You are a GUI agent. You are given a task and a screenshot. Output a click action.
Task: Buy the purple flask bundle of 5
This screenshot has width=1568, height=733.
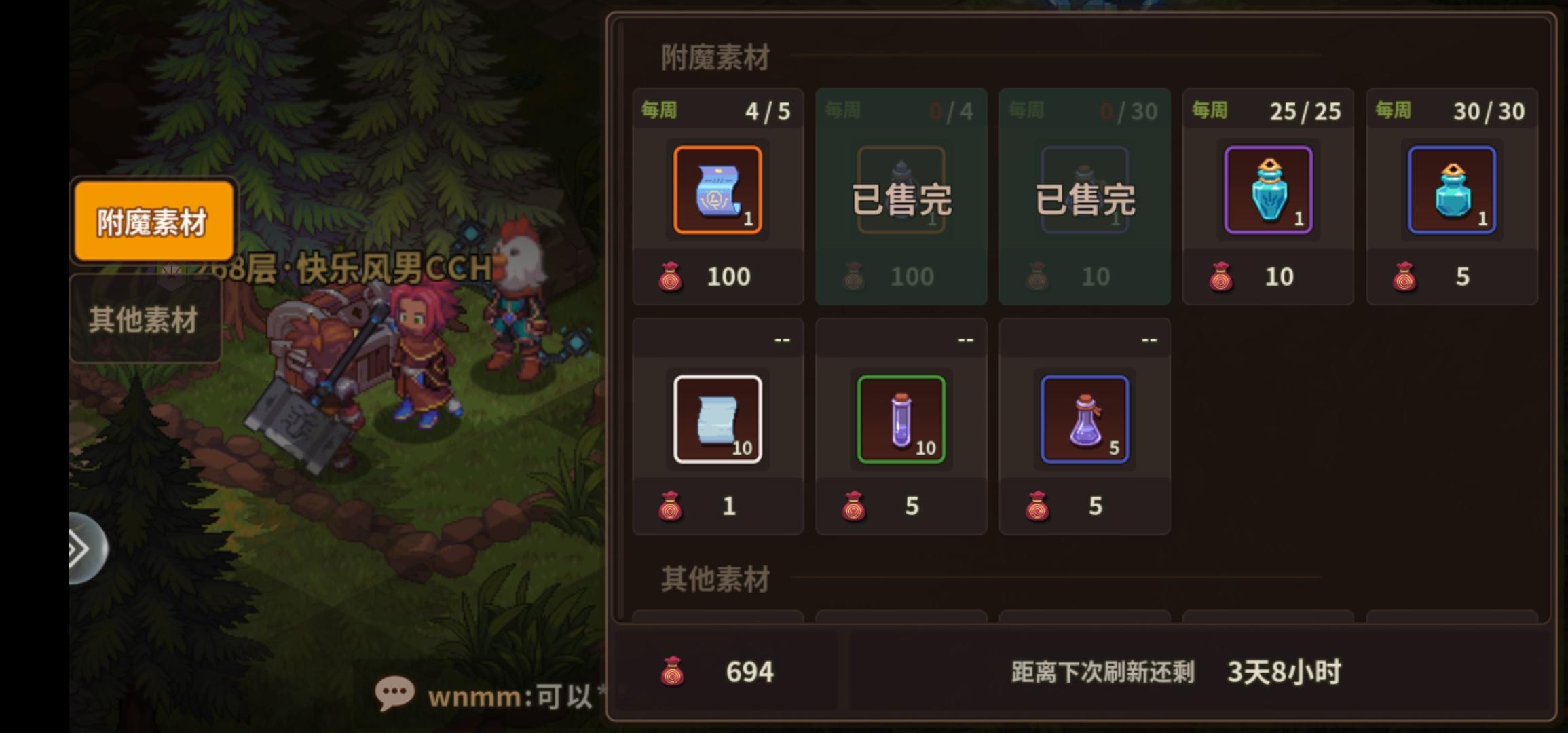pos(1084,419)
